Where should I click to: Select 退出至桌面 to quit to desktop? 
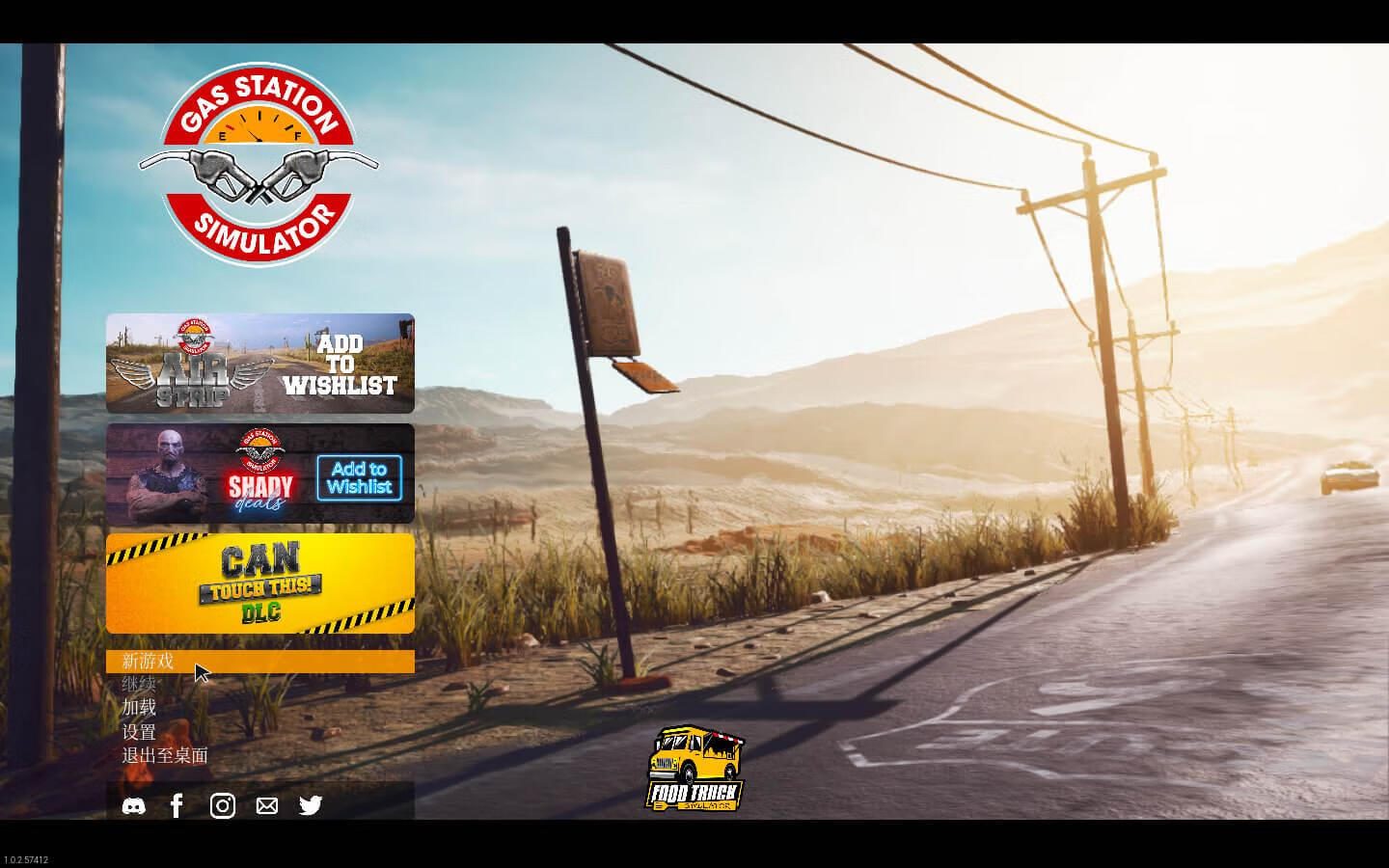(x=165, y=755)
